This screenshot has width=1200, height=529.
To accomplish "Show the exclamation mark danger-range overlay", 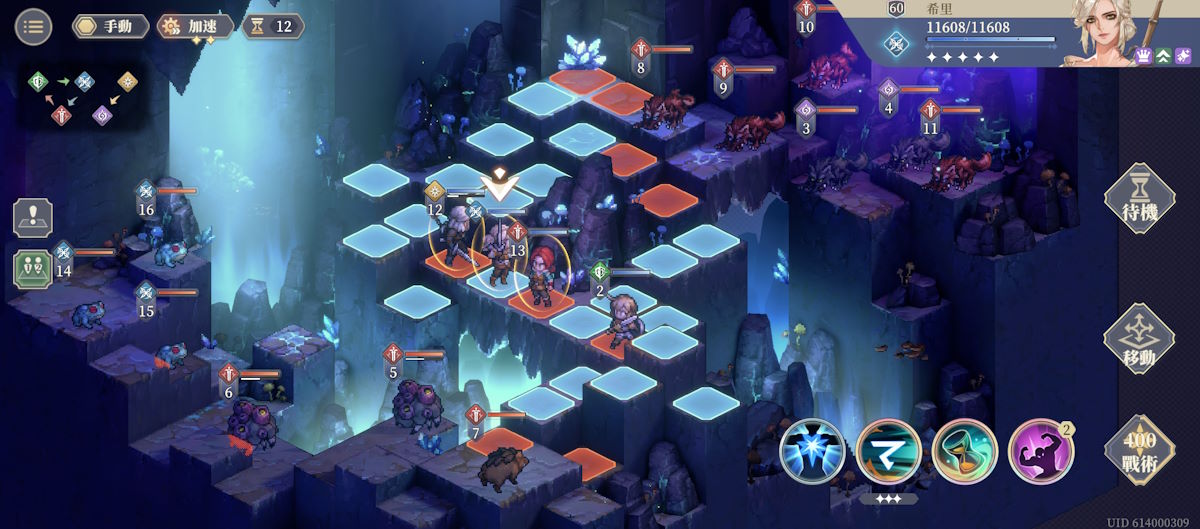I will point(32,218).
